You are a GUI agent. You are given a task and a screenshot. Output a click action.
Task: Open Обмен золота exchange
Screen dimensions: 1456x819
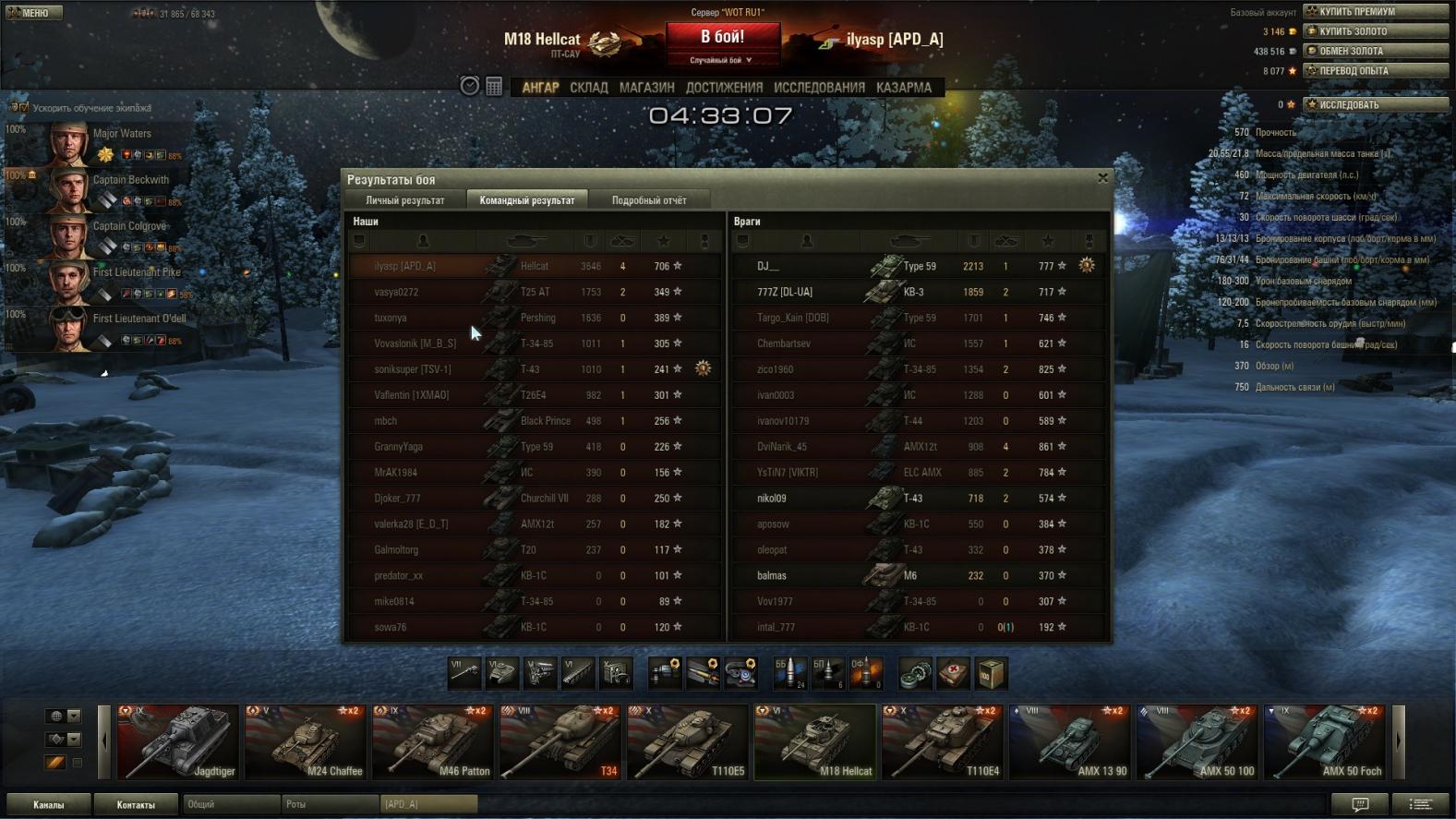tap(1375, 51)
